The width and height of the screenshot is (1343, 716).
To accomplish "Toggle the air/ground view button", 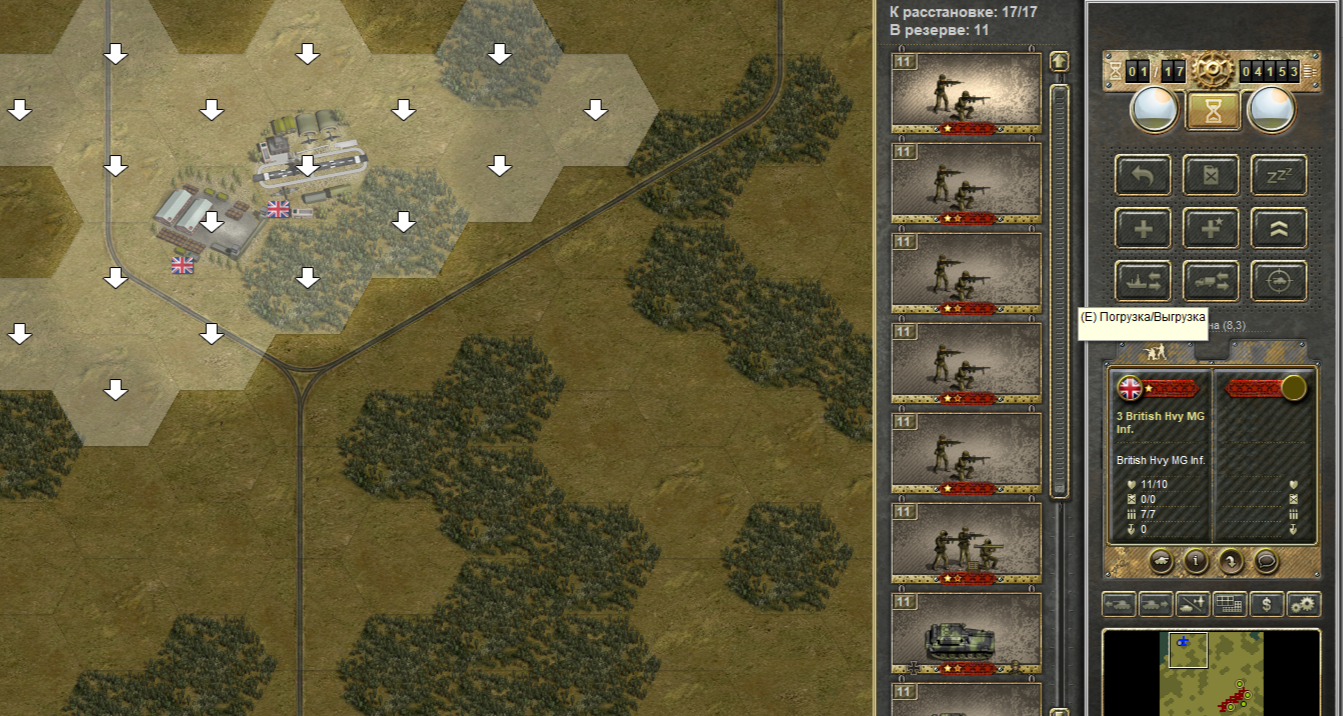I will pyautogui.click(x=1193, y=604).
